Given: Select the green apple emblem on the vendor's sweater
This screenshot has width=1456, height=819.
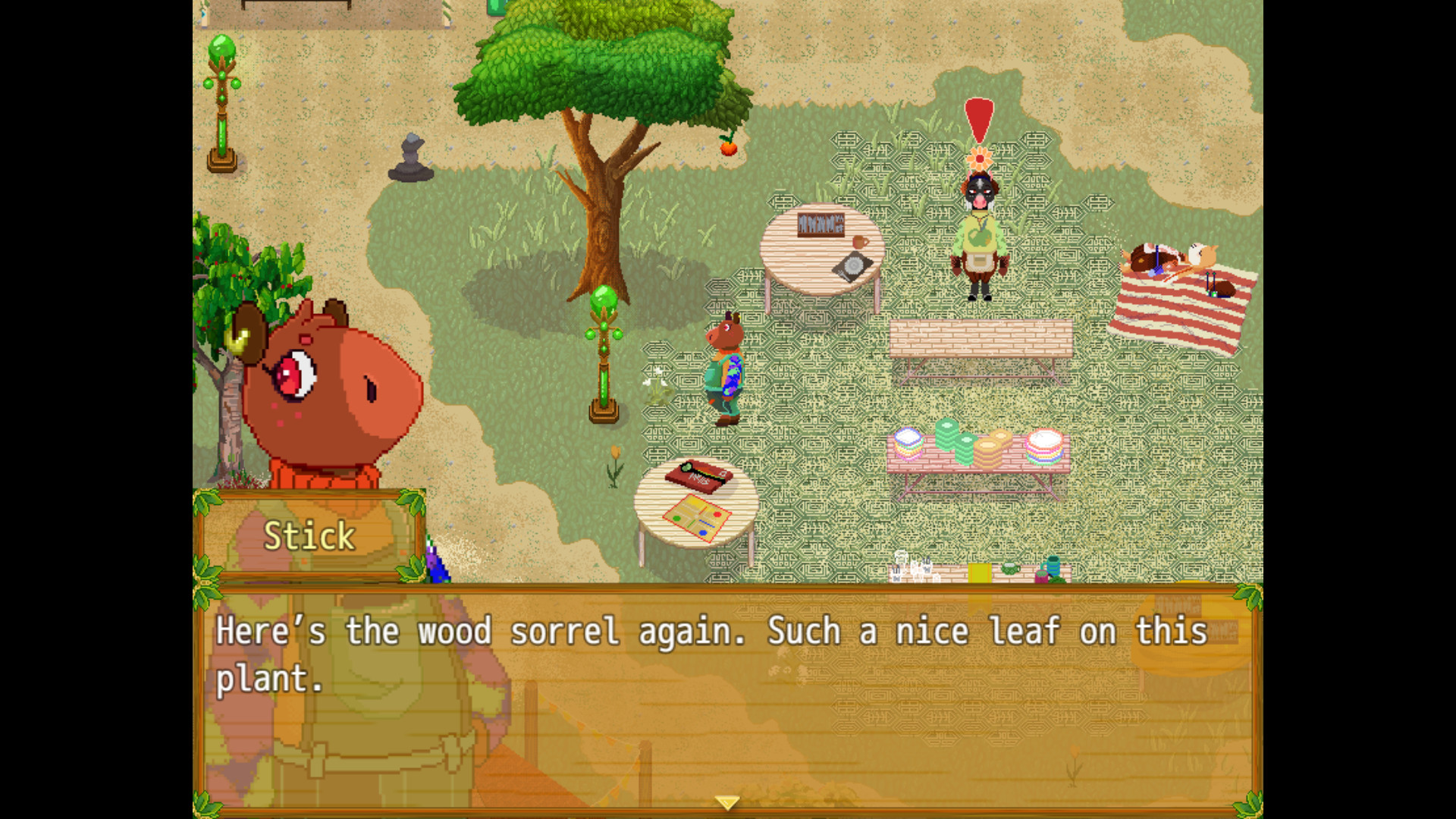Looking at the screenshot, I should tap(979, 237).
